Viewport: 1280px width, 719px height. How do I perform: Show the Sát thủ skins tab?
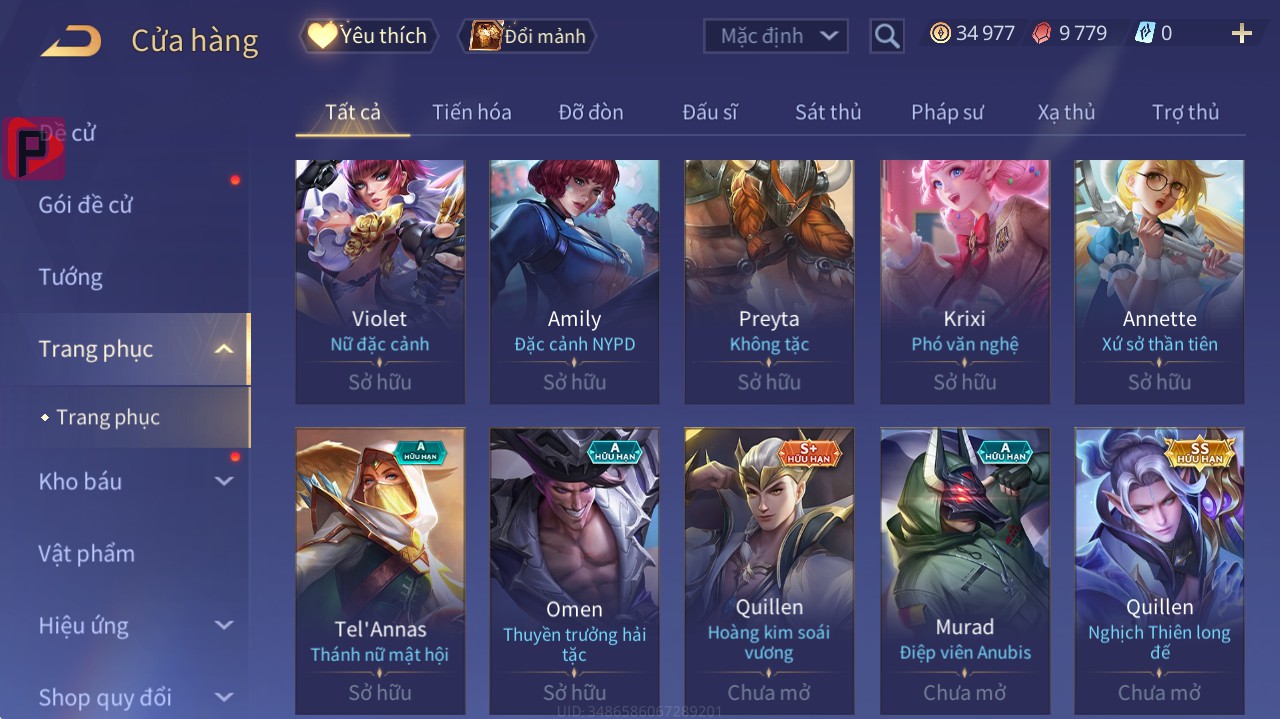coord(827,112)
